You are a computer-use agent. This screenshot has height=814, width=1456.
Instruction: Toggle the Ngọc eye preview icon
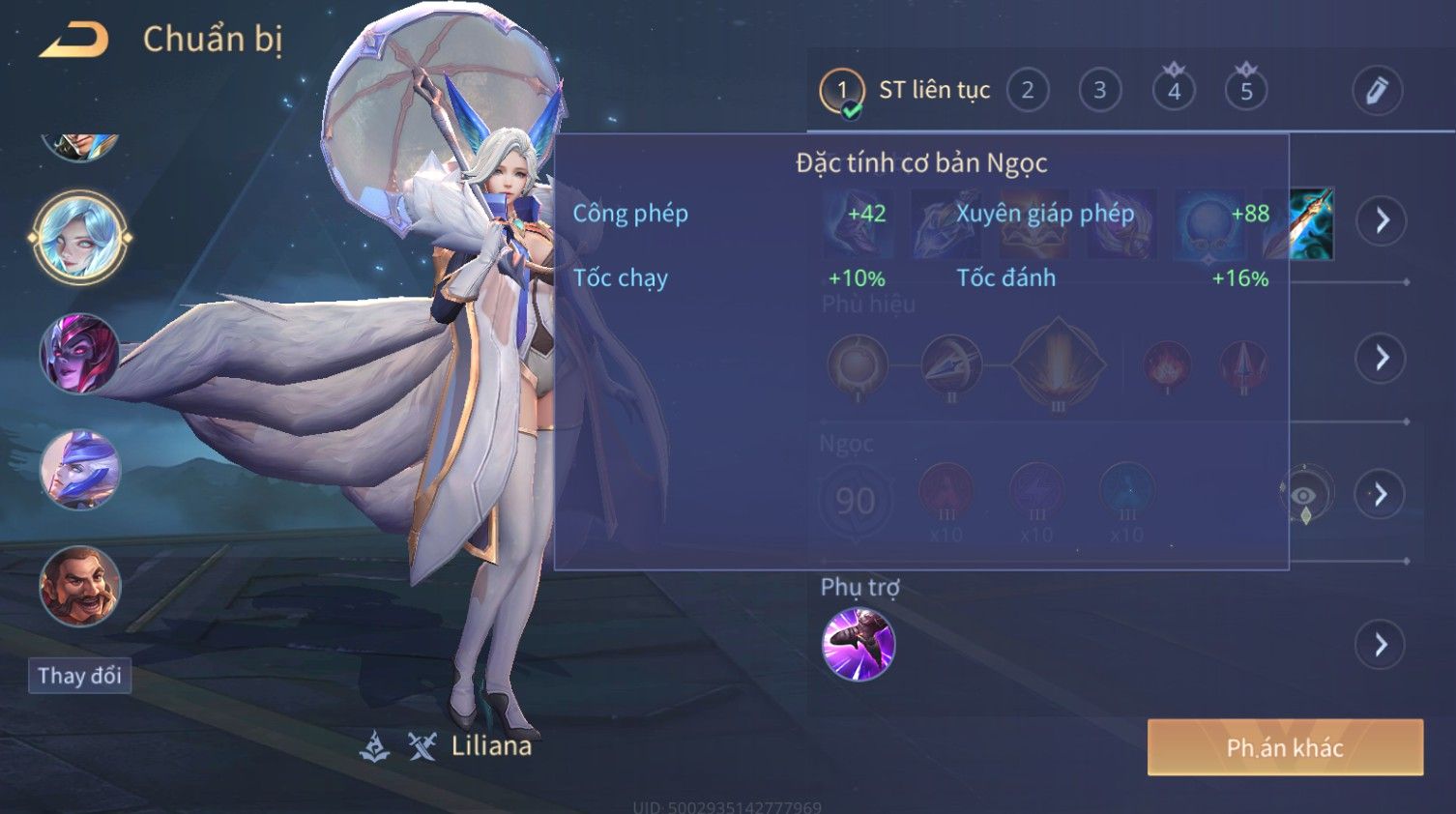coord(1304,495)
